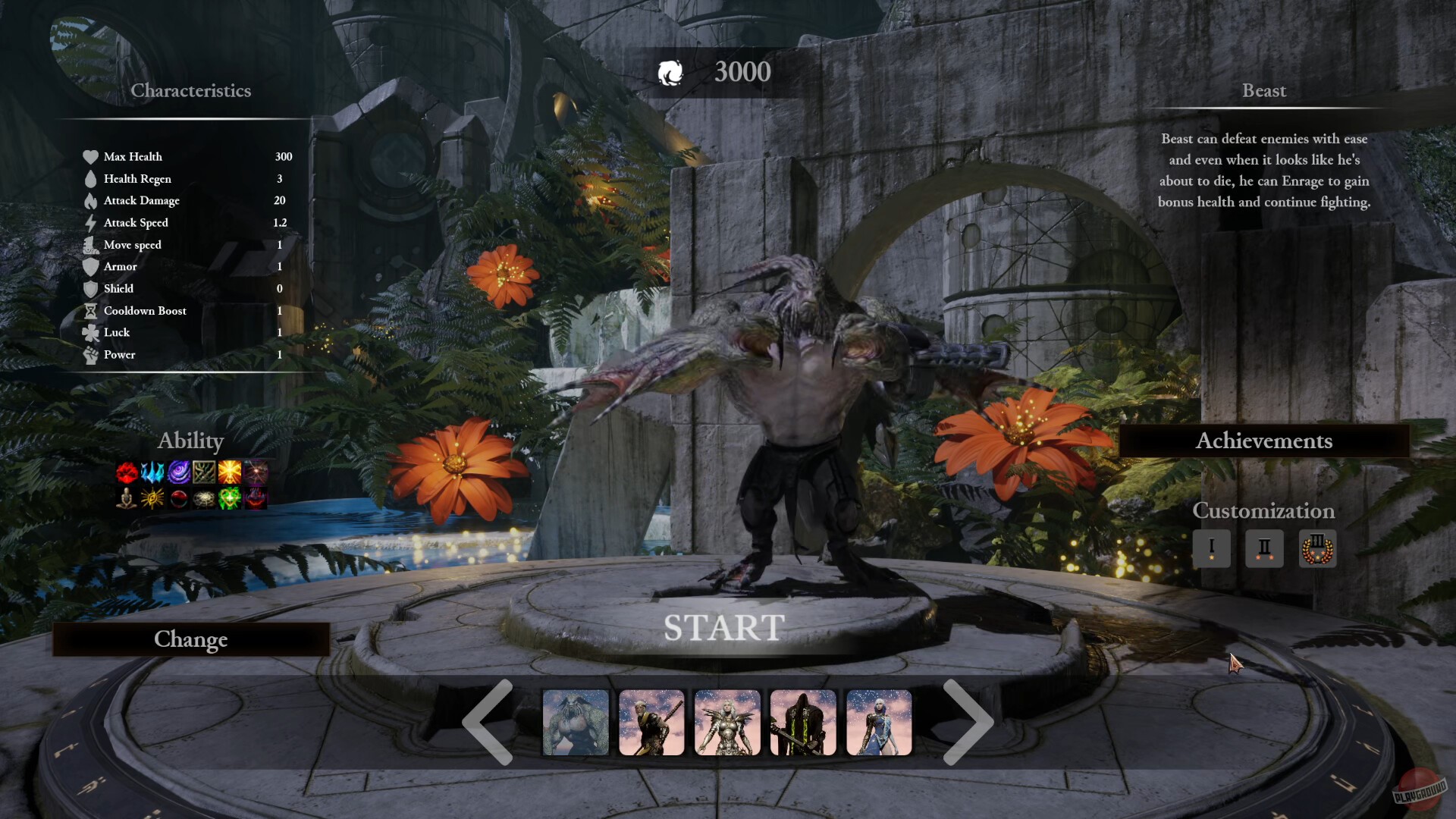Select Customization tier II with two stars

pos(1264,548)
